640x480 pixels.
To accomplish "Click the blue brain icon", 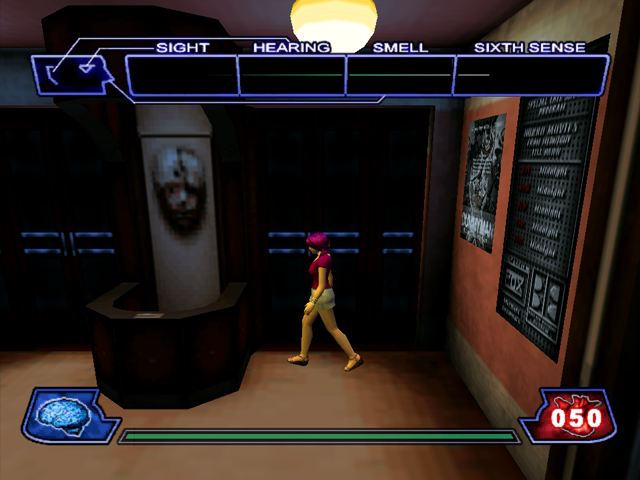I will point(62,412).
